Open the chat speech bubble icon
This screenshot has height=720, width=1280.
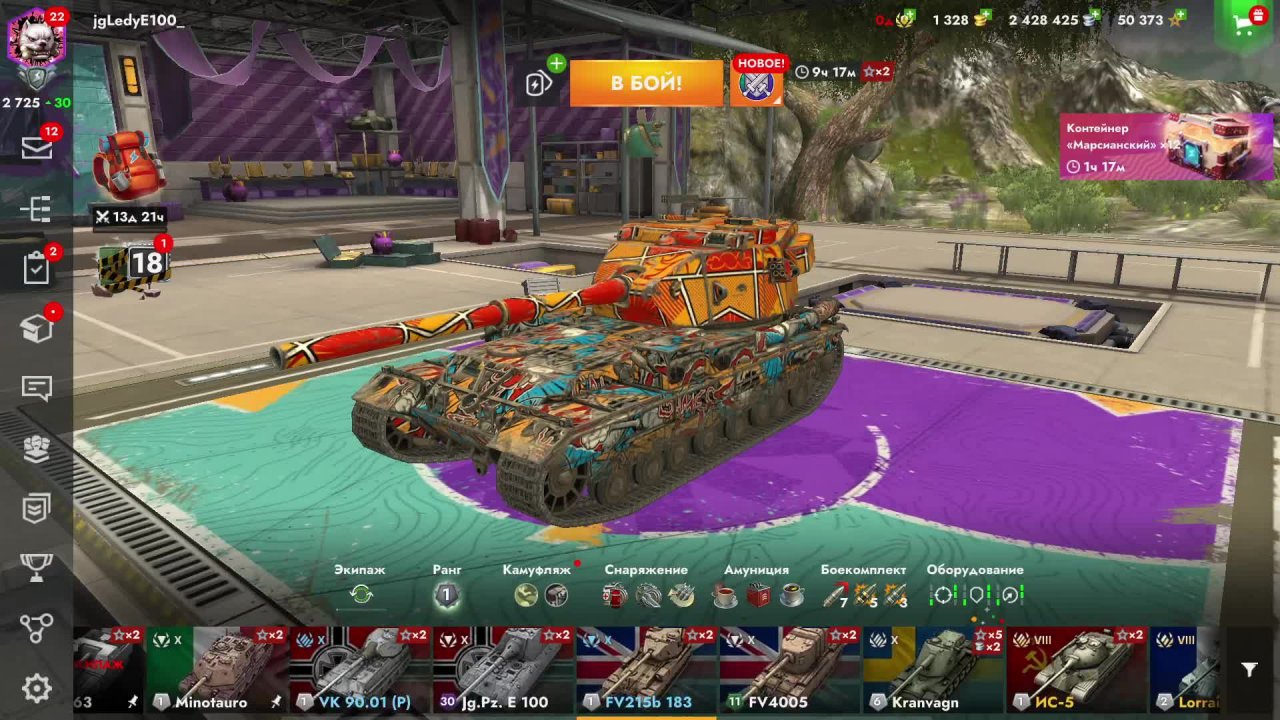pyautogui.click(x=37, y=388)
